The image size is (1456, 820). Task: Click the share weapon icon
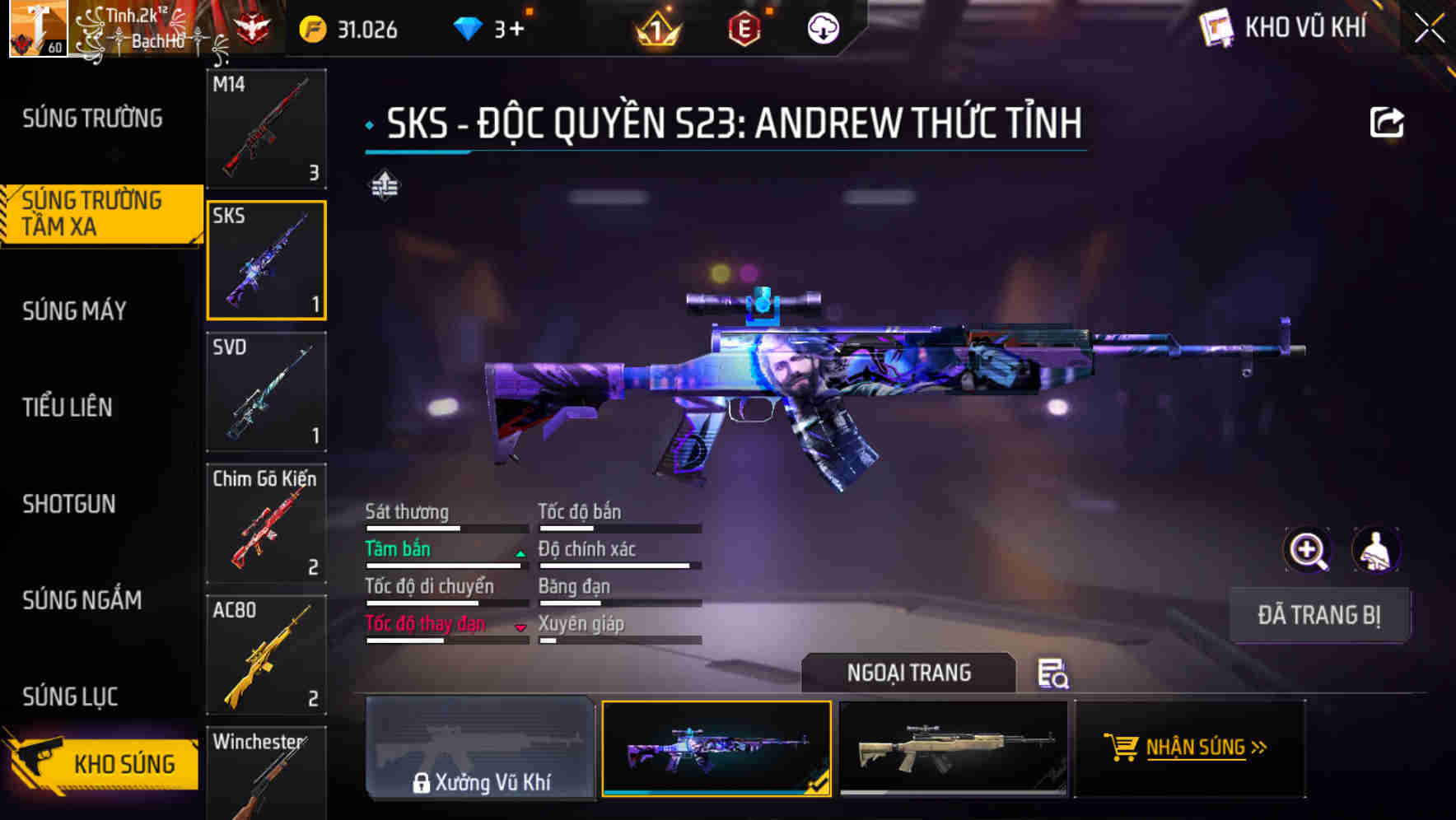[x=1386, y=122]
